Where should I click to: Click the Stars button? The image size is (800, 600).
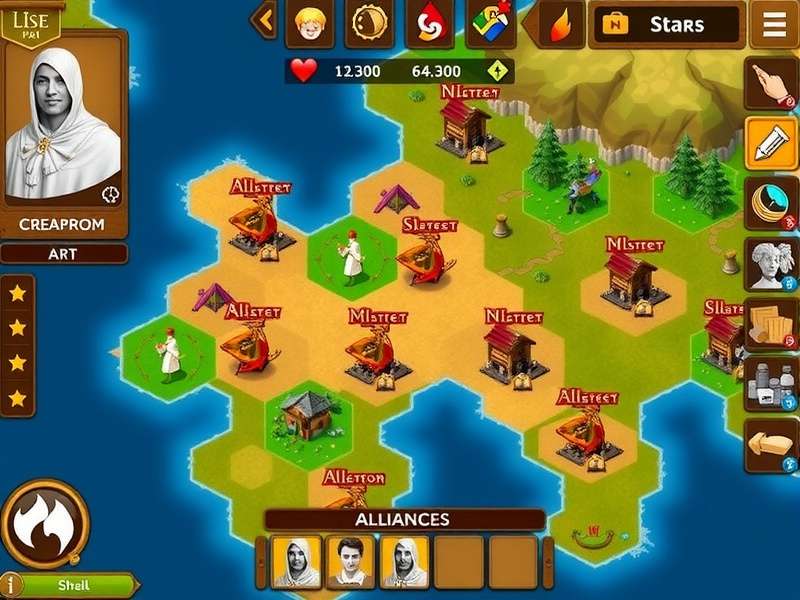point(667,25)
